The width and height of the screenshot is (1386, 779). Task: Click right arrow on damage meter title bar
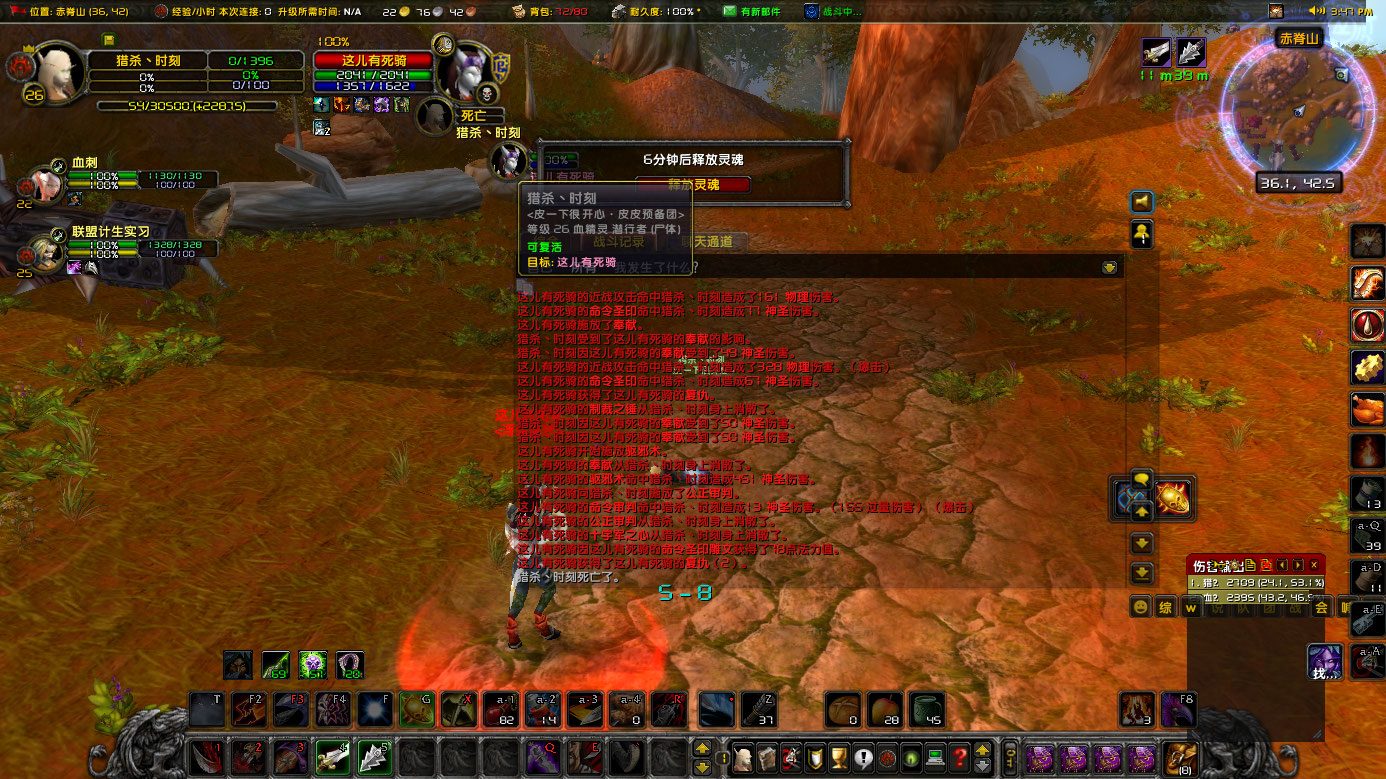pyautogui.click(x=1297, y=565)
